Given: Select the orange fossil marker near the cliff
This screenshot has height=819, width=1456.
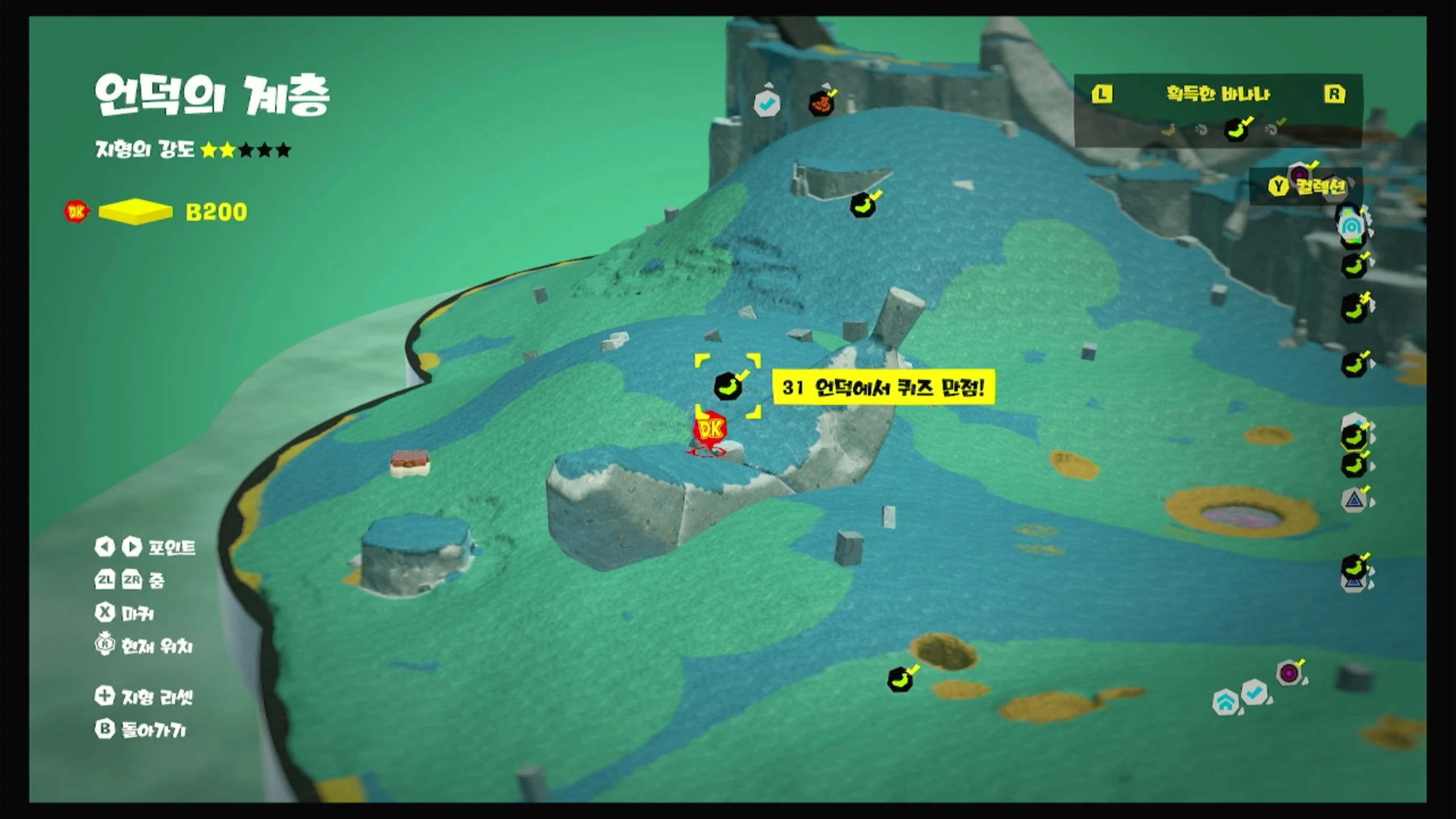Looking at the screenshot, I should point(821,104).
